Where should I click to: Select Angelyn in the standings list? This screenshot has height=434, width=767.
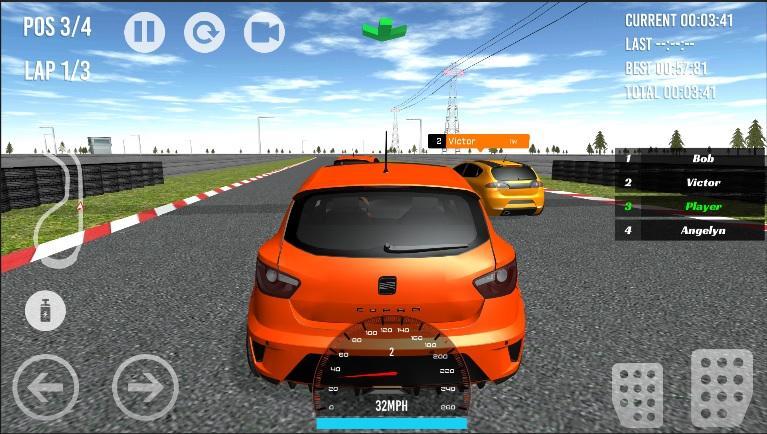[x=690, y=230]
